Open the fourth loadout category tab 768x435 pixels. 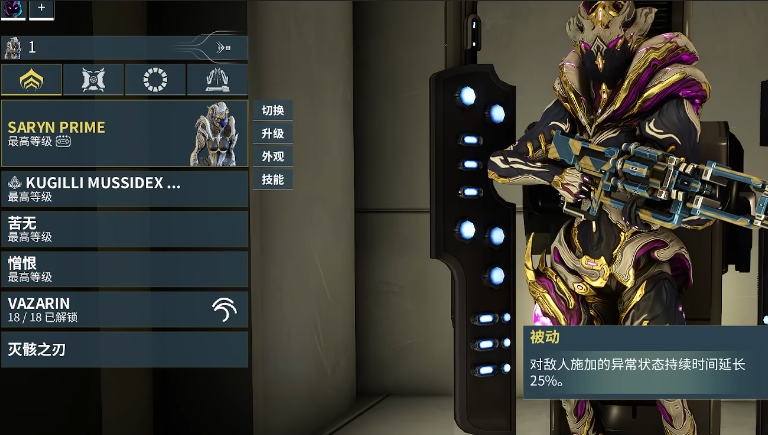pyautogui.click(x=217, y=79)
